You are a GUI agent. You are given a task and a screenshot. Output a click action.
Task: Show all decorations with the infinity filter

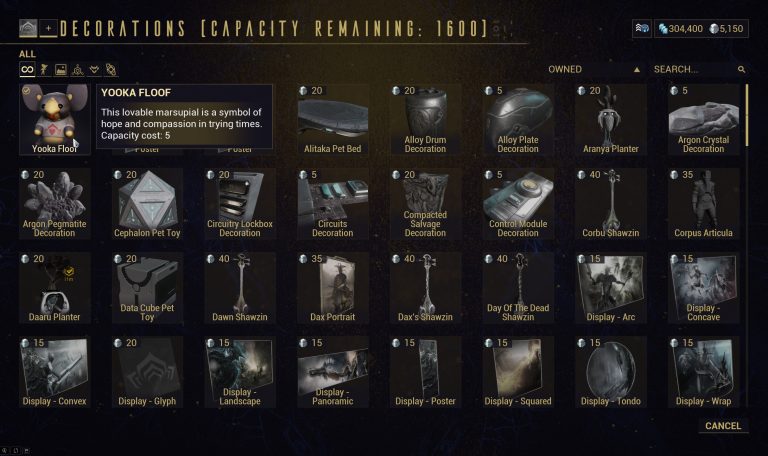(28, 70)
